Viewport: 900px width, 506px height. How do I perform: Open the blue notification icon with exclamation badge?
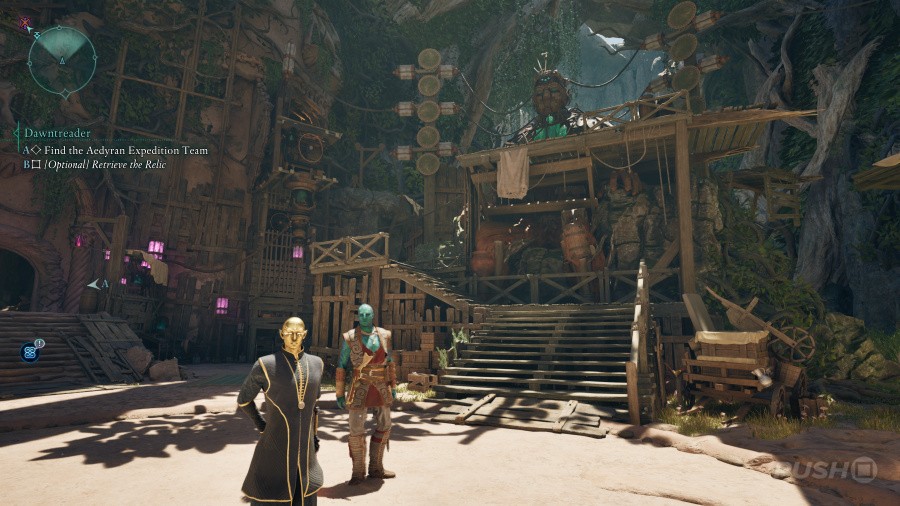pos(30,351)
